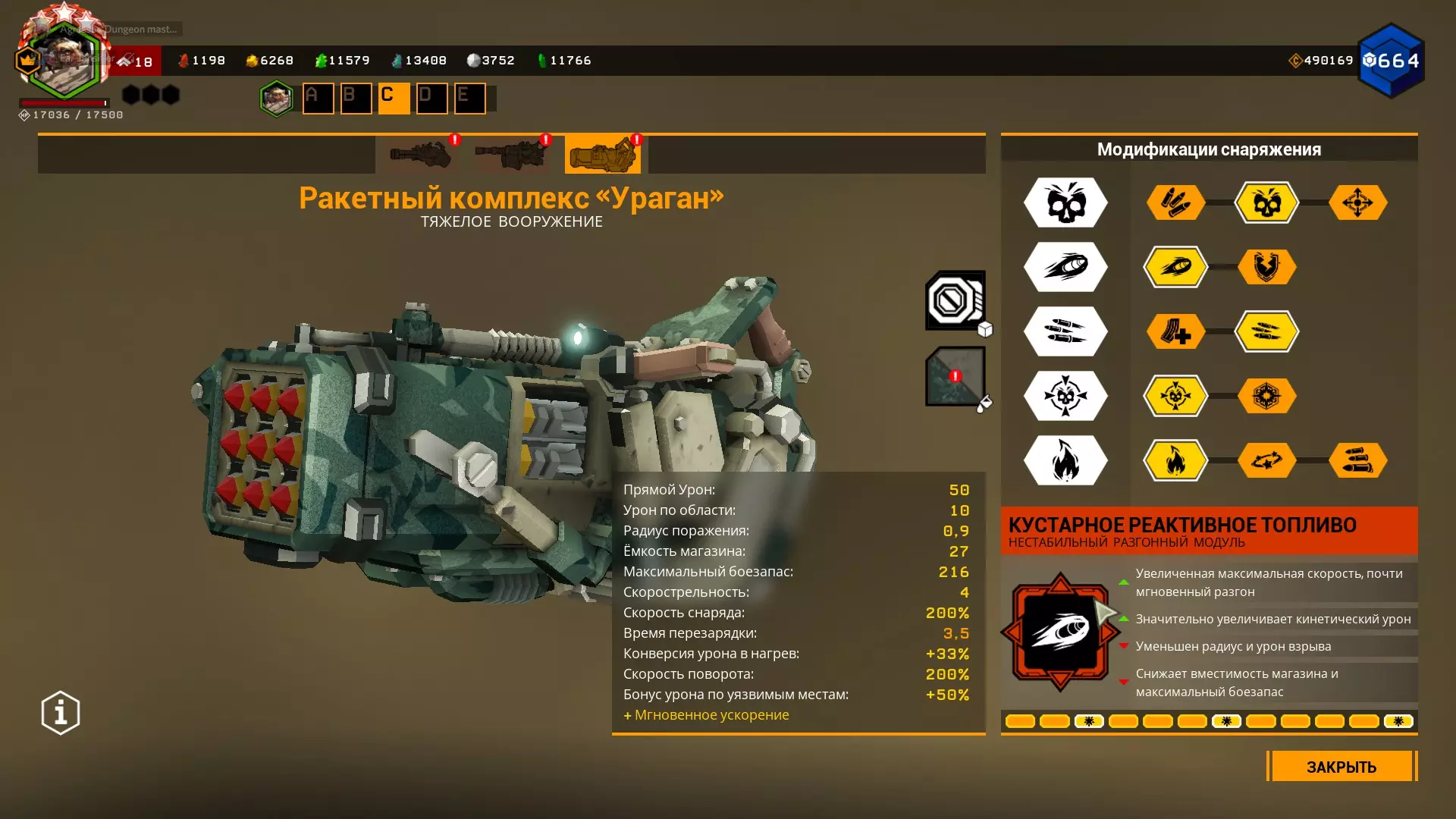Viewport: 1456px width, 819px height.
Task: Close the weapon screen with ЗАКРЫТЬ
Action: (1341, 767)
